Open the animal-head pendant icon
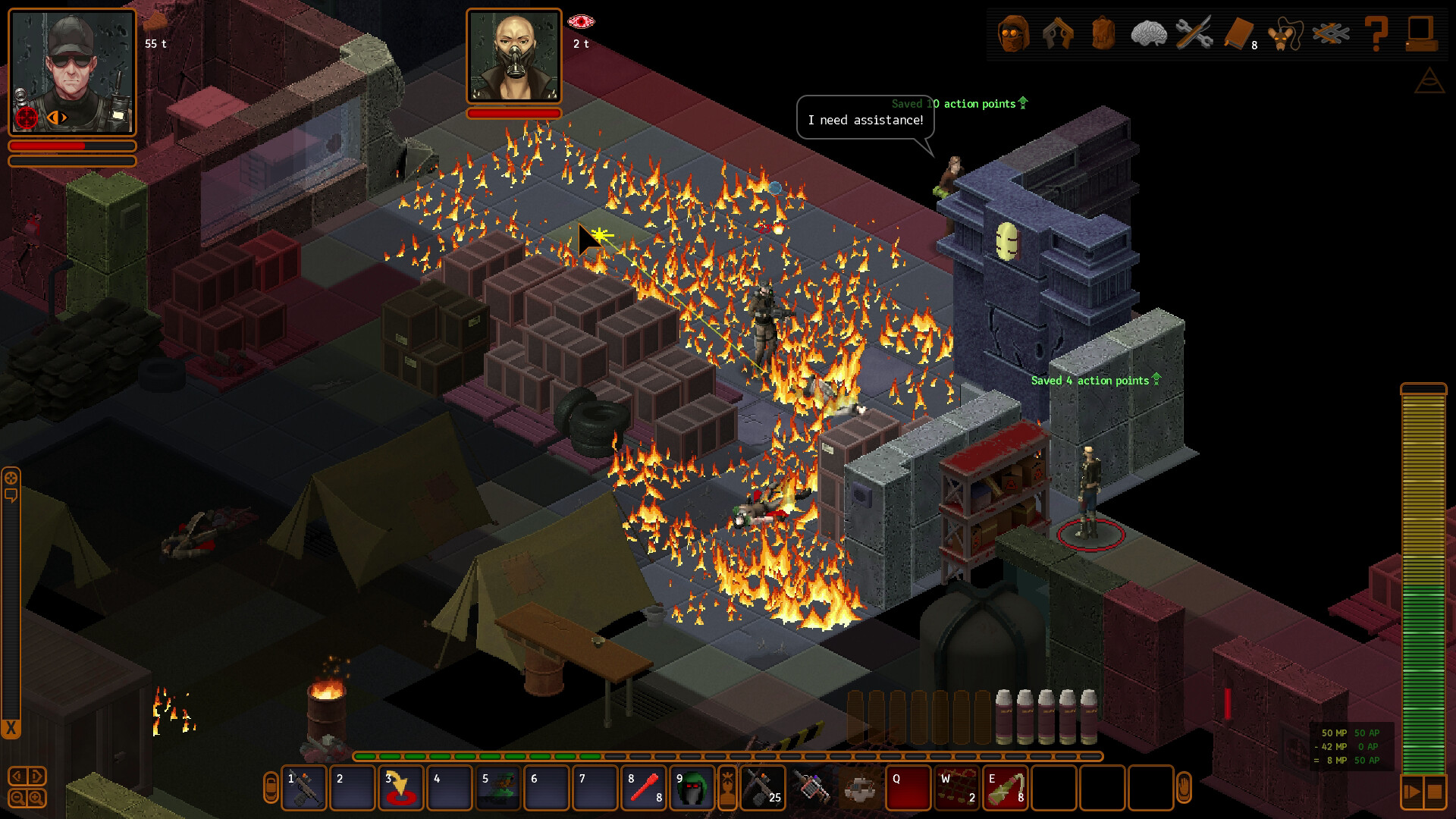 (x=1285, y=33)
